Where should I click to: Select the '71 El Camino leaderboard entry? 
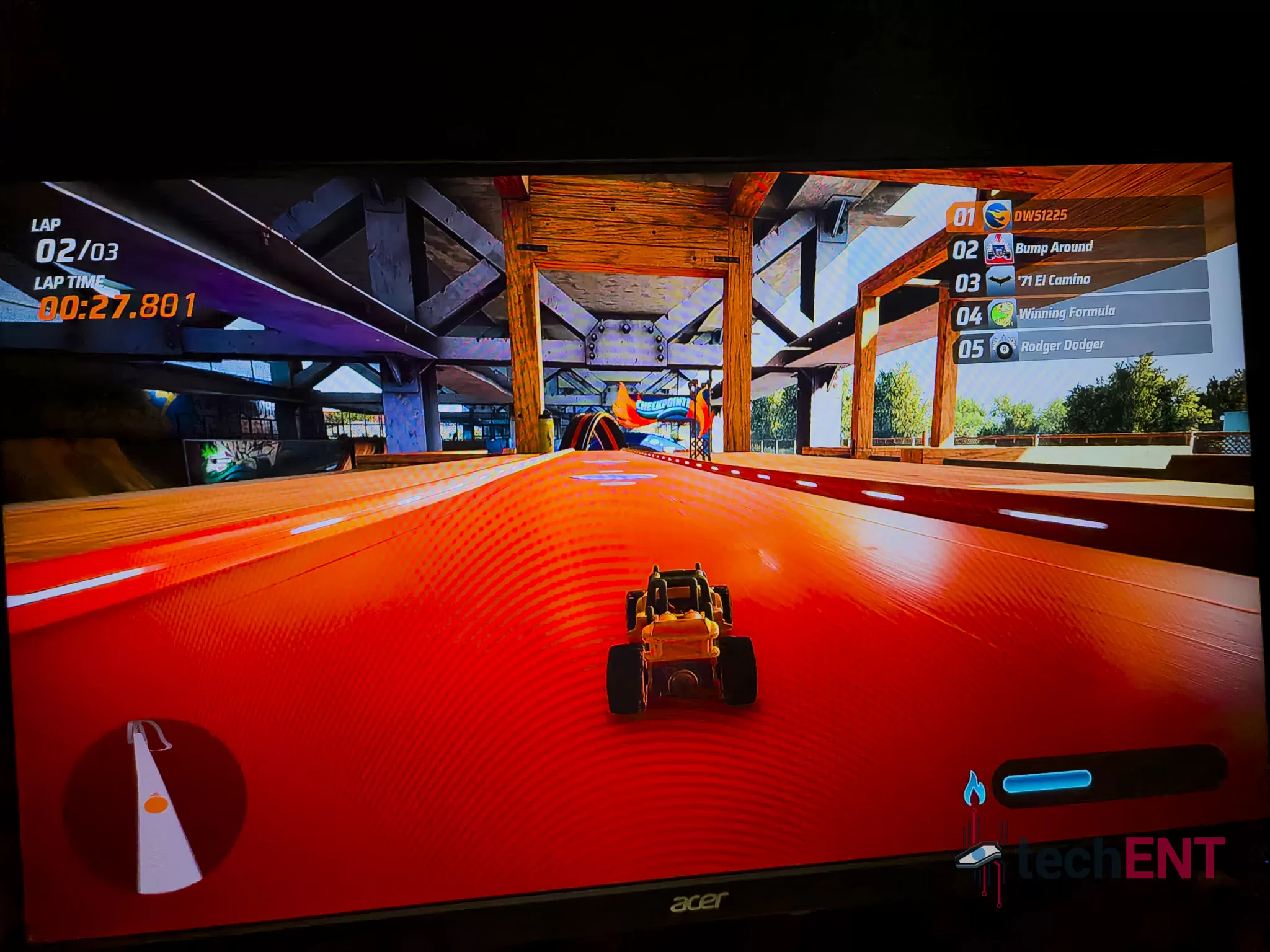(1080, 281)
